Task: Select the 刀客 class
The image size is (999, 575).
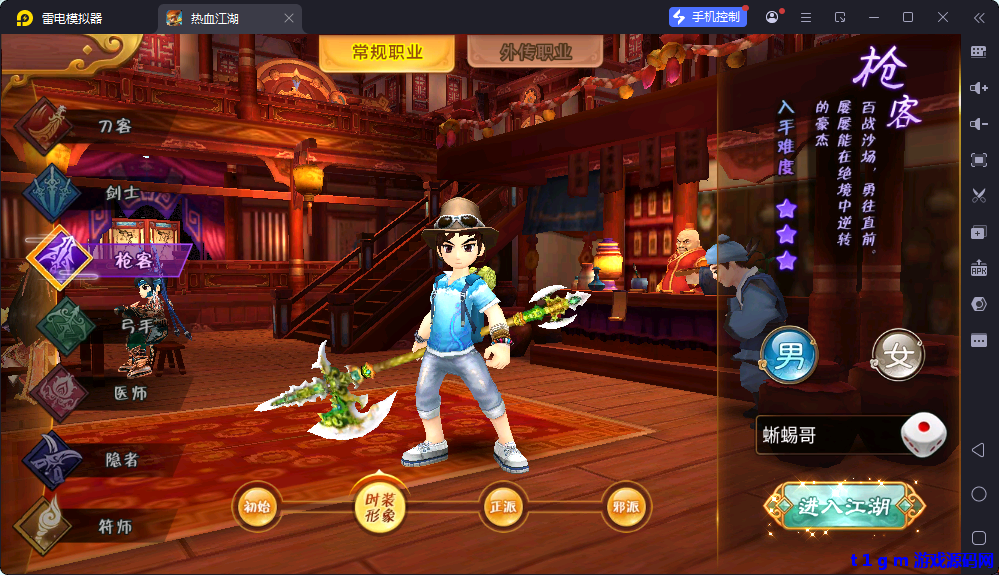Action: pyautogui.click(x=114, y=126)
